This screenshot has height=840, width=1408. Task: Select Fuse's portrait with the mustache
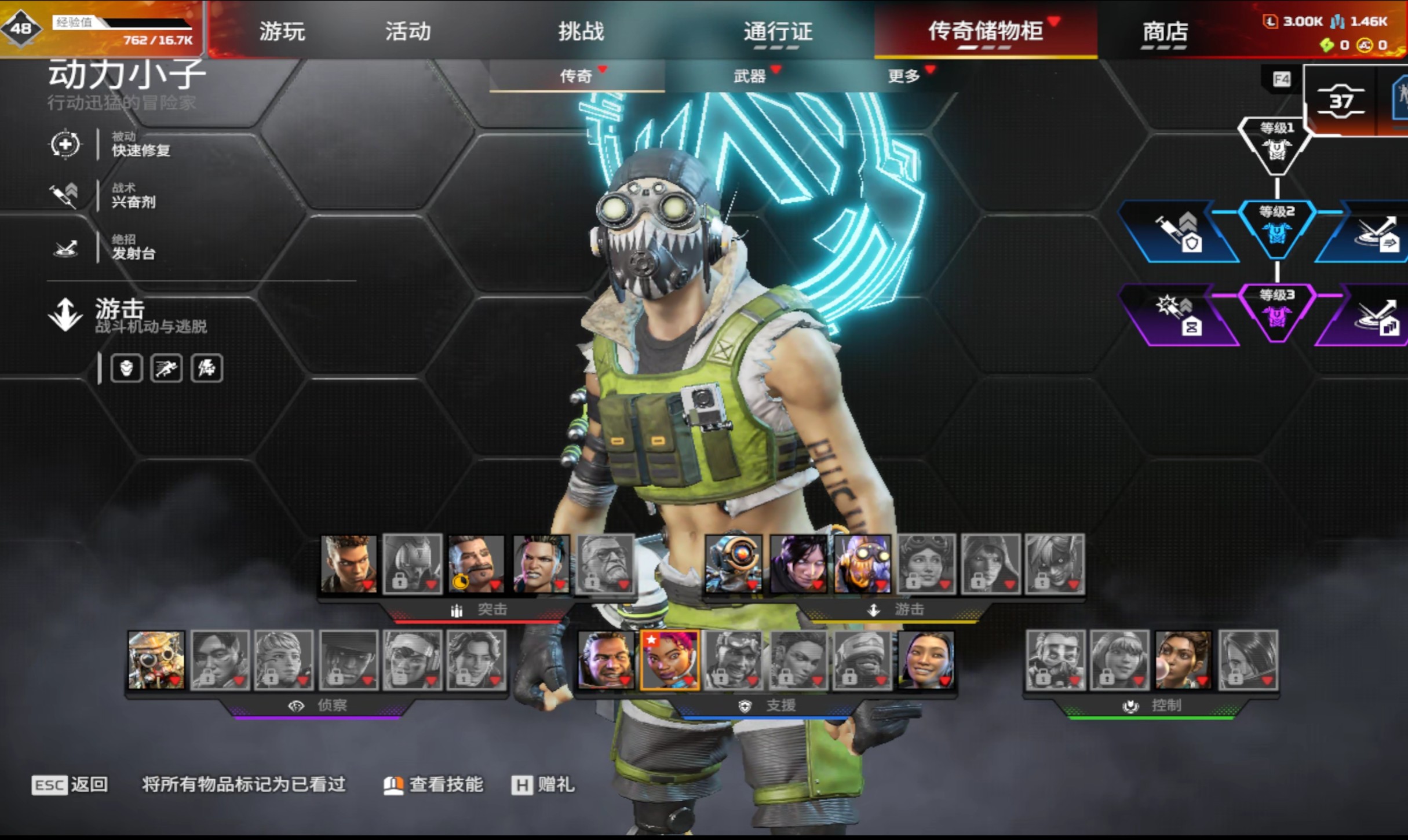pos(476,564)
